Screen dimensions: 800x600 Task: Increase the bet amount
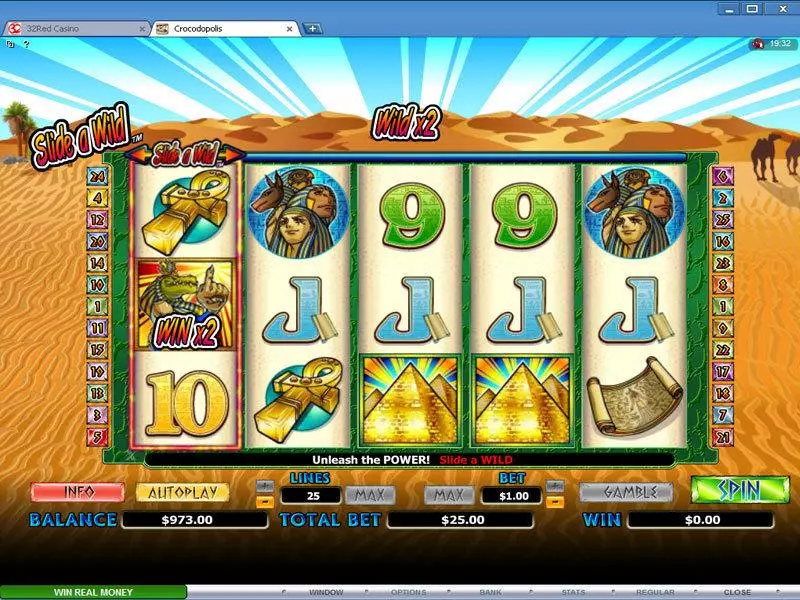[x=557, y=486]
